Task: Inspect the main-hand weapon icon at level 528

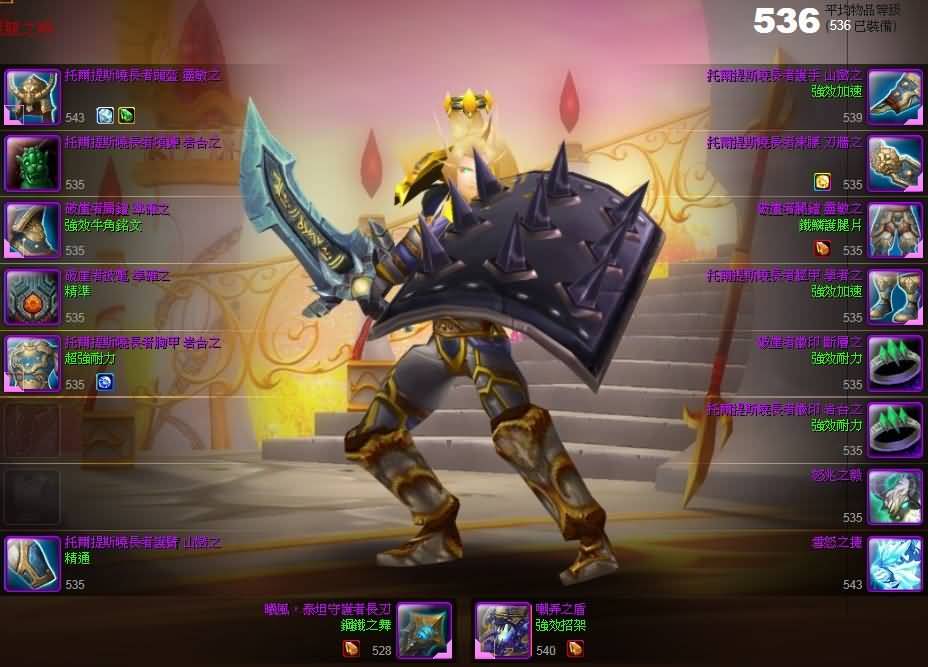Action: 425,630
